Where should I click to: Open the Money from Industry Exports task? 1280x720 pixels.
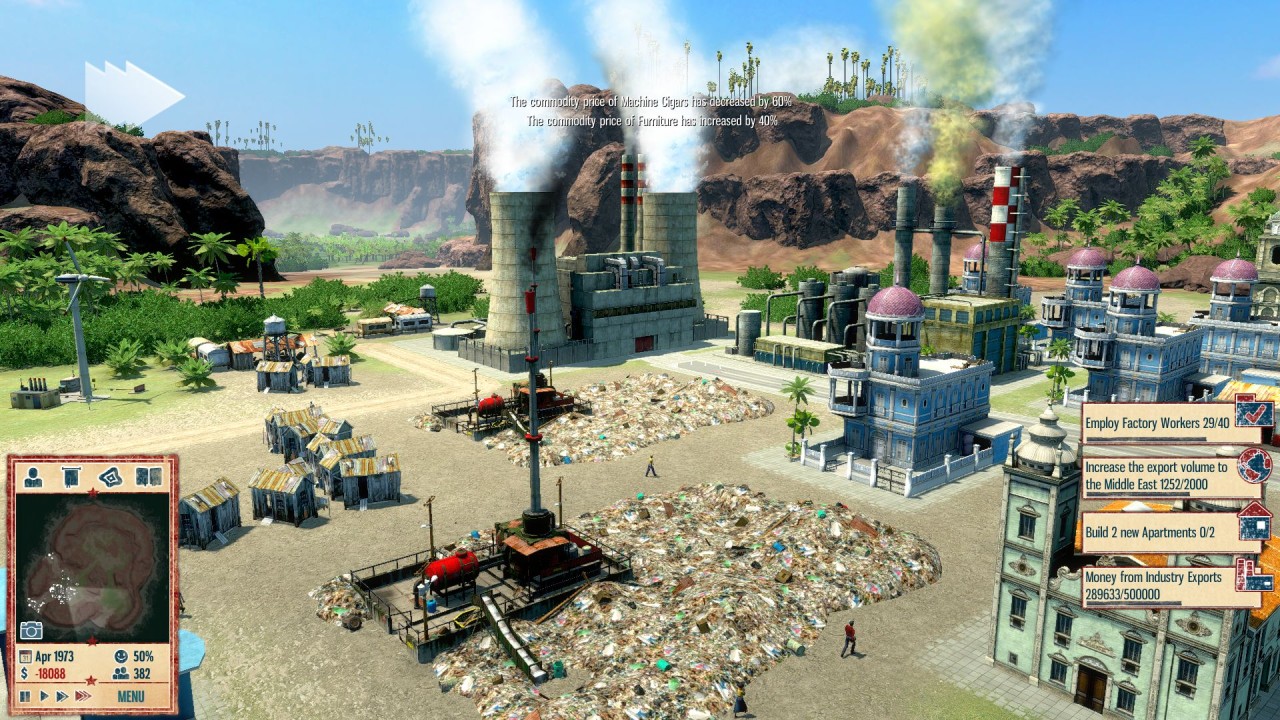[1160, 585]
